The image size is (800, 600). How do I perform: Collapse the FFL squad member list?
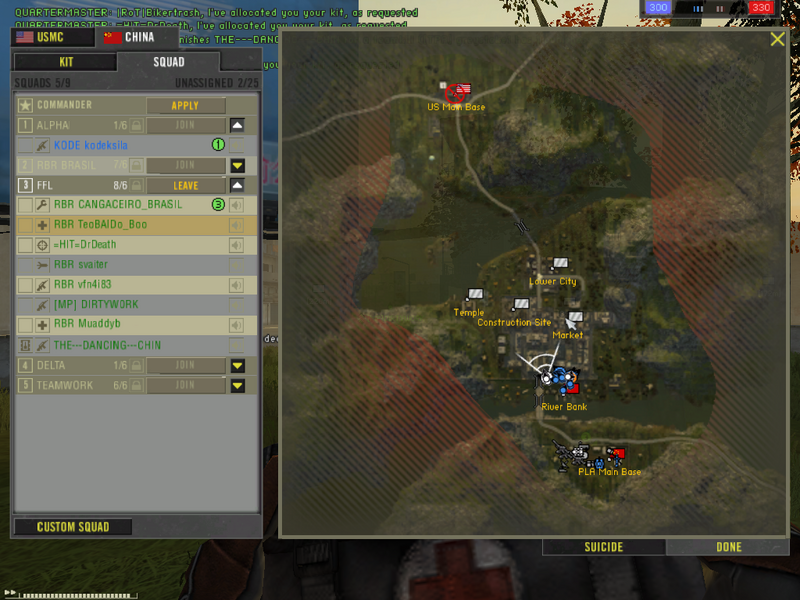coord(238,185)
